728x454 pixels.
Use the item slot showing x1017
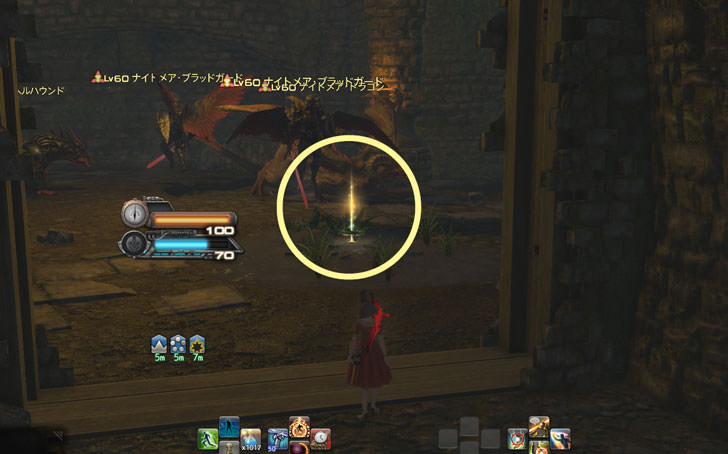(x=250, y=439)
